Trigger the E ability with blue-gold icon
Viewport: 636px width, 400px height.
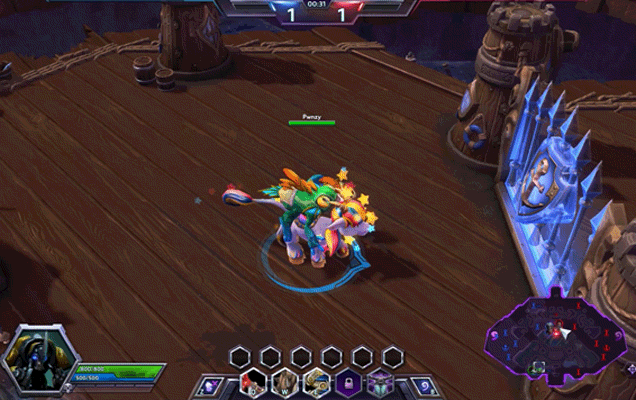tap(317, 383)
